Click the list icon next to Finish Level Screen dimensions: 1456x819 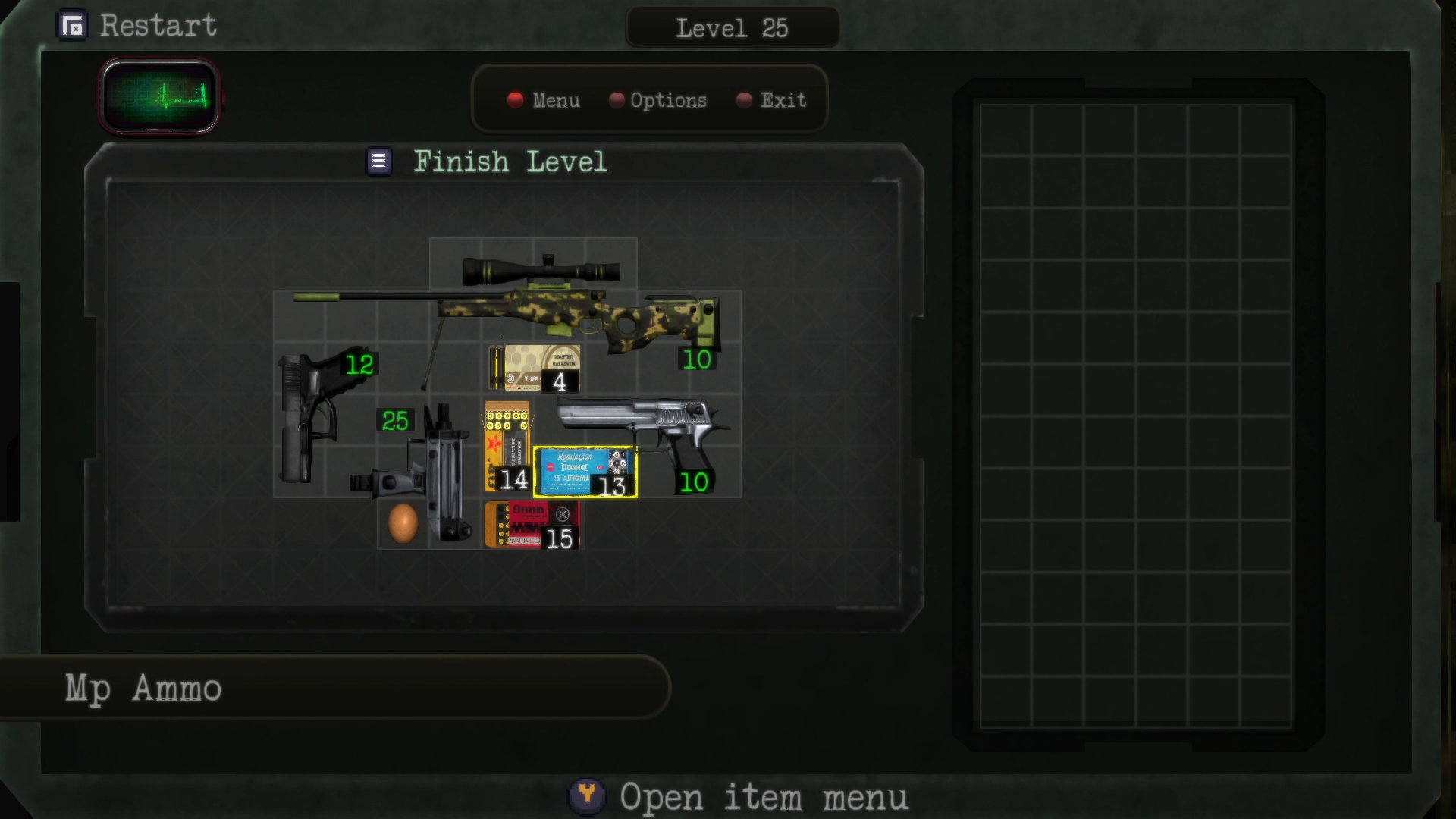[377, 161]
